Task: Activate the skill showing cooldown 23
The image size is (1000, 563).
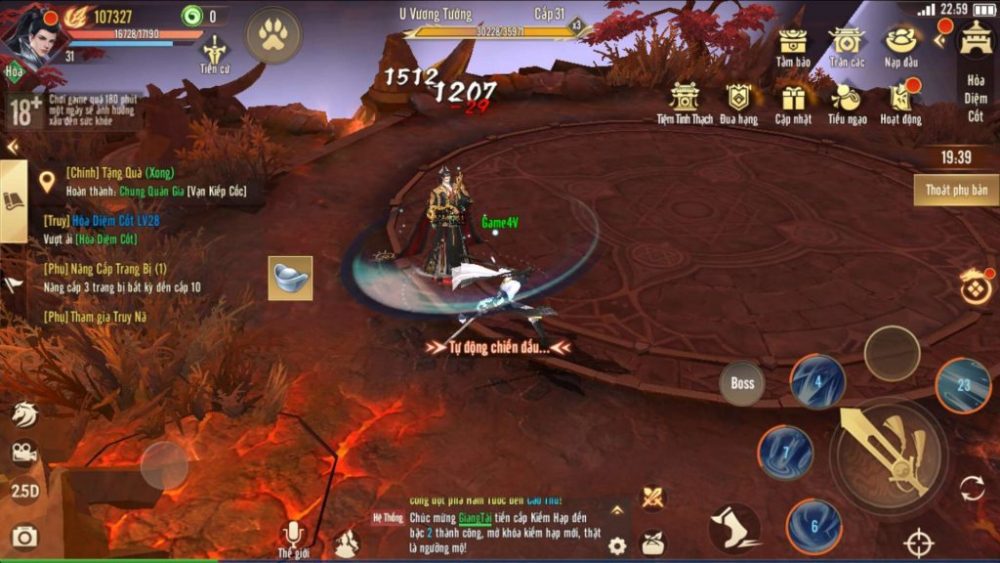Action: [963, 385]
